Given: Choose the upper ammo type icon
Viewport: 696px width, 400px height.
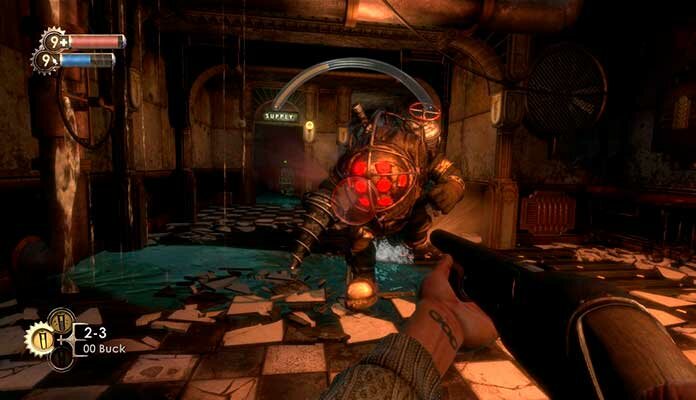Looking at the screenshot, I should pyautogui.click(x=61, y=320).
